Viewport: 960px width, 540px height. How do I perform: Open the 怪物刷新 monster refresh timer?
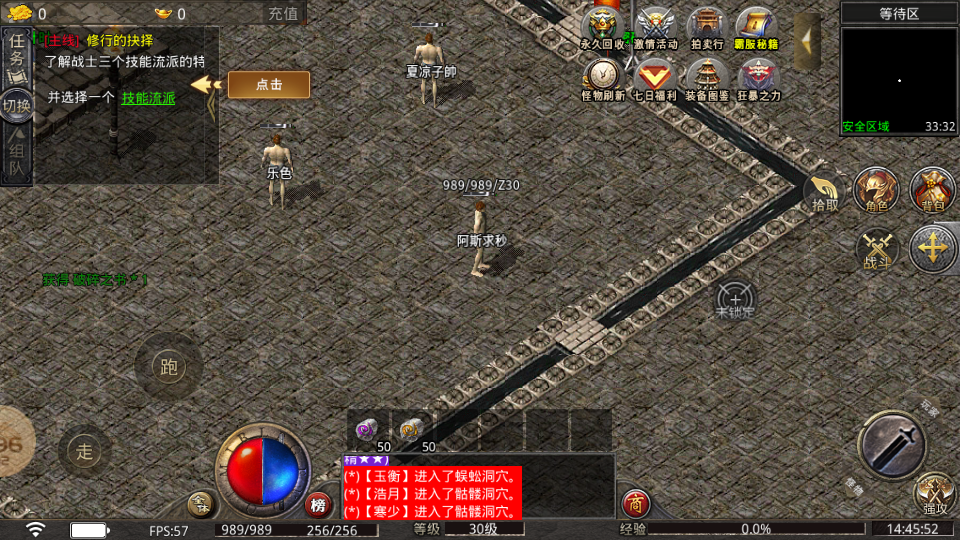tap(603, 78)
